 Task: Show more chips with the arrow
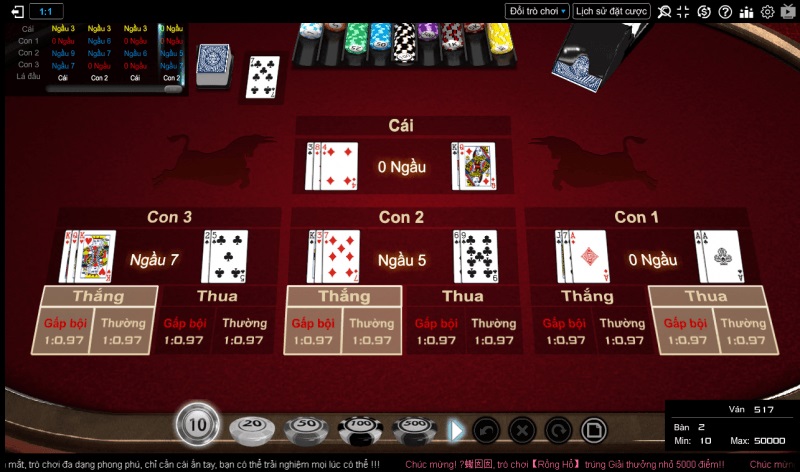coord(456,430)
